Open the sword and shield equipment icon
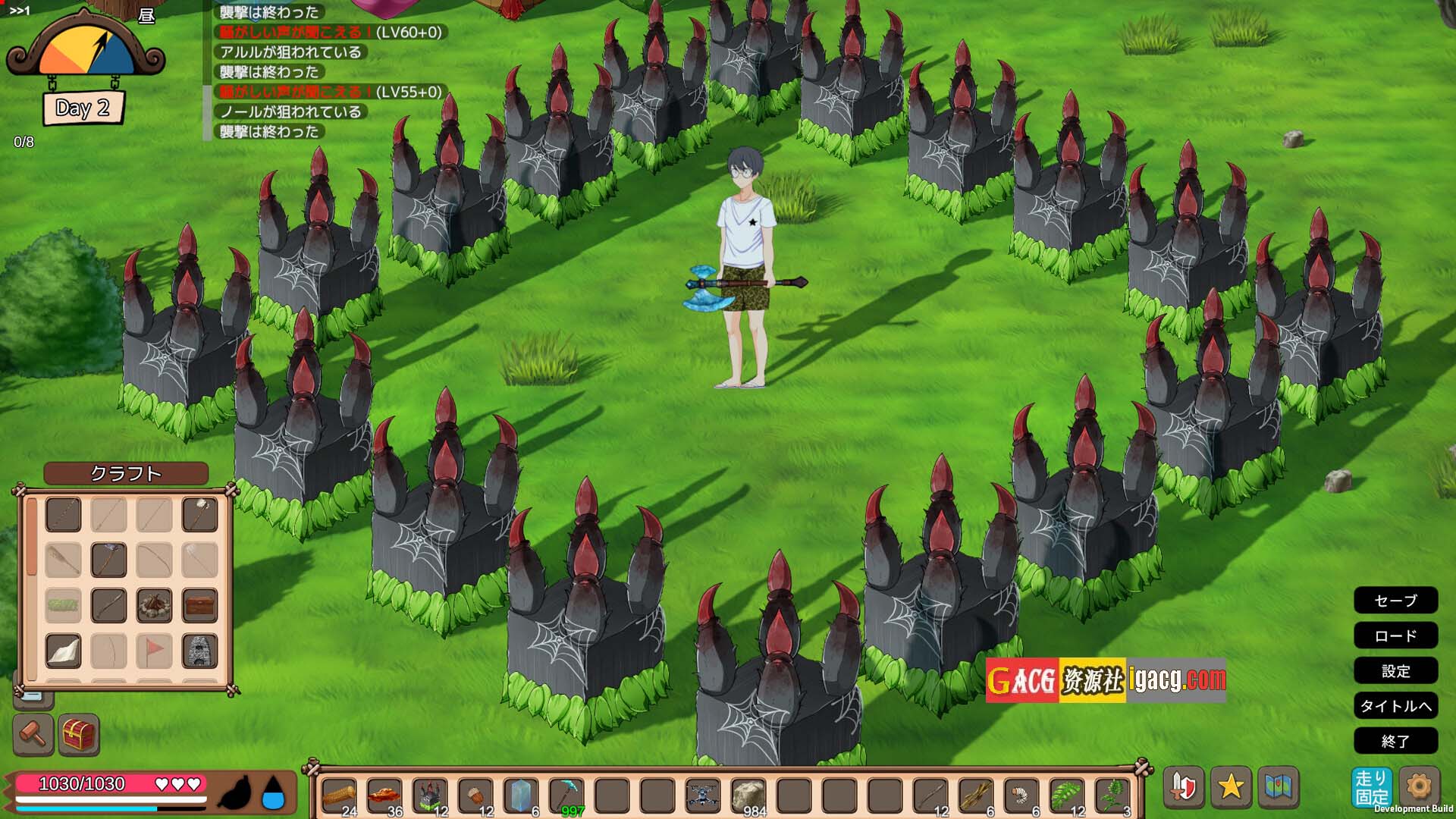The image size is (1456, 819). pos(1183,786)
